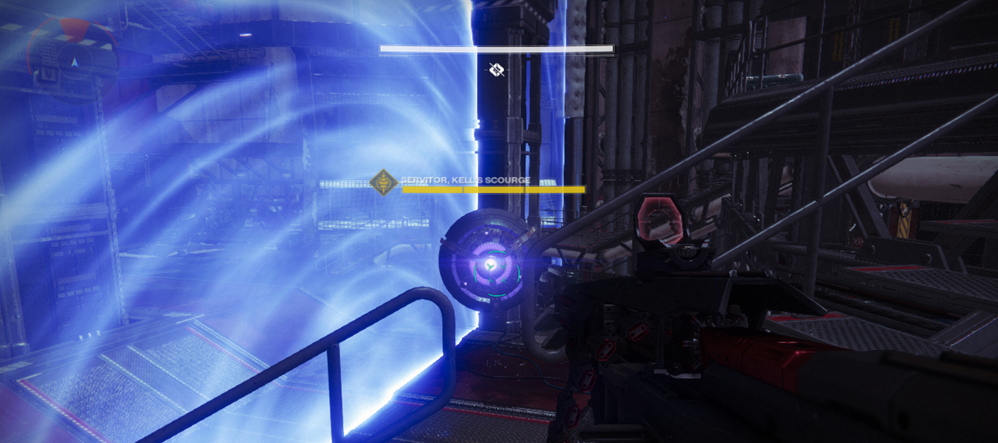Click the gold diamond boss emblem beside Servitor name
This screenshot has height=443, width=998.
pyautogui.click(x=382, y=183)
